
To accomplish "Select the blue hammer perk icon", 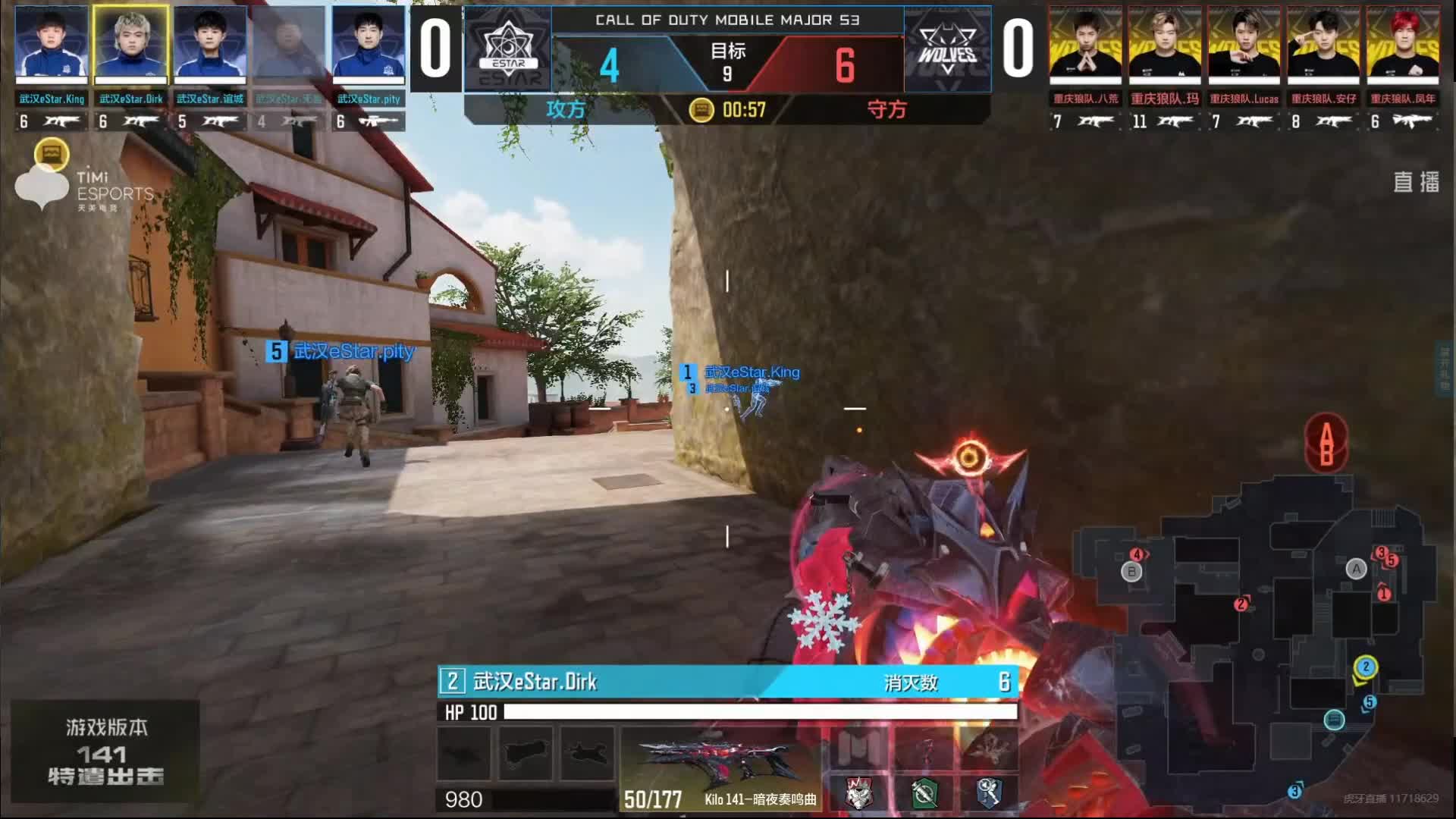I will point(990,793).
